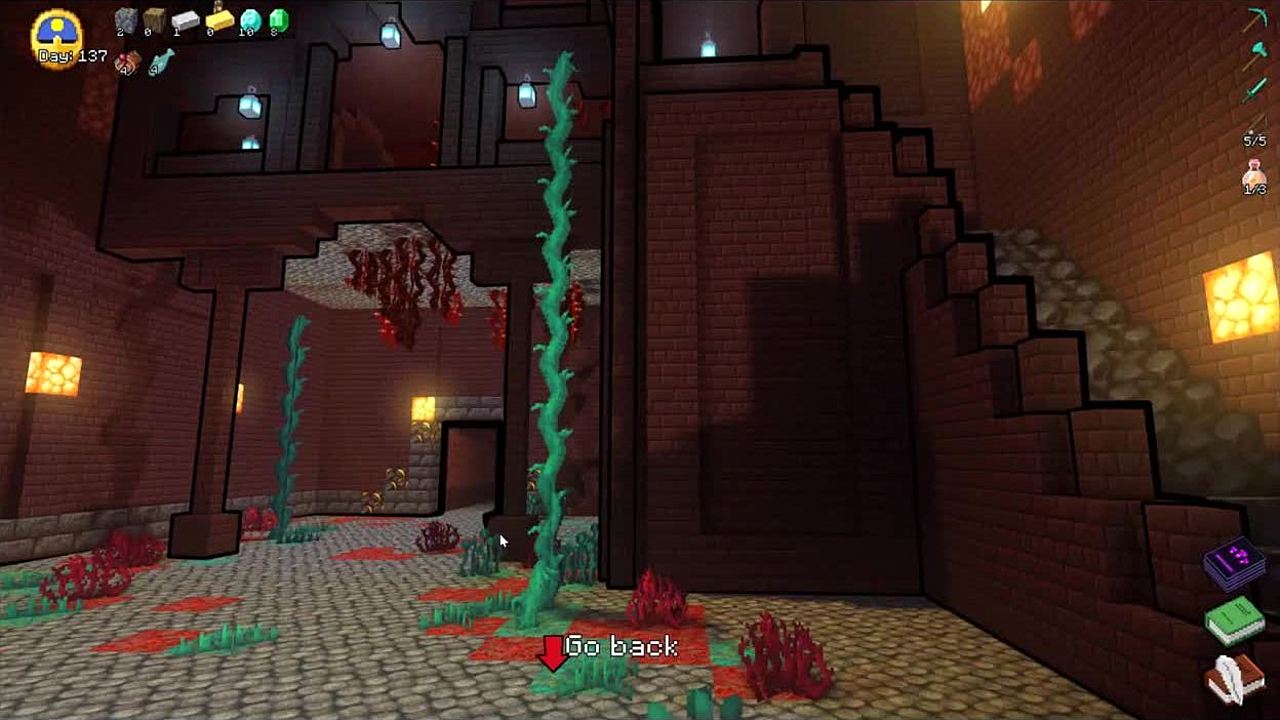
Task: Use the pink potion bottle
Action: (1254, 176)
